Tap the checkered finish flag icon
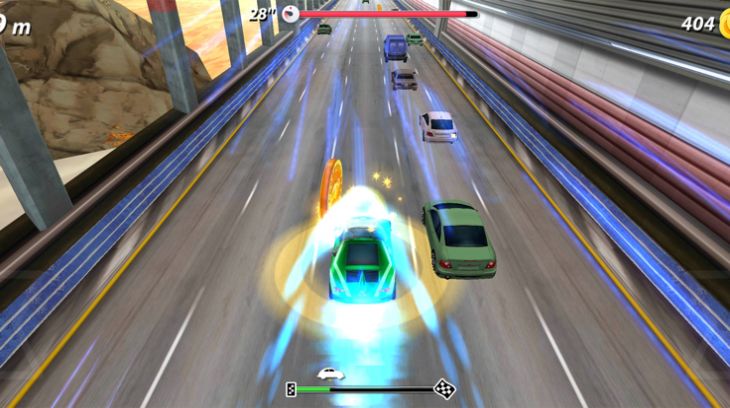The image size is (730, 408). (x=444, y=388)
